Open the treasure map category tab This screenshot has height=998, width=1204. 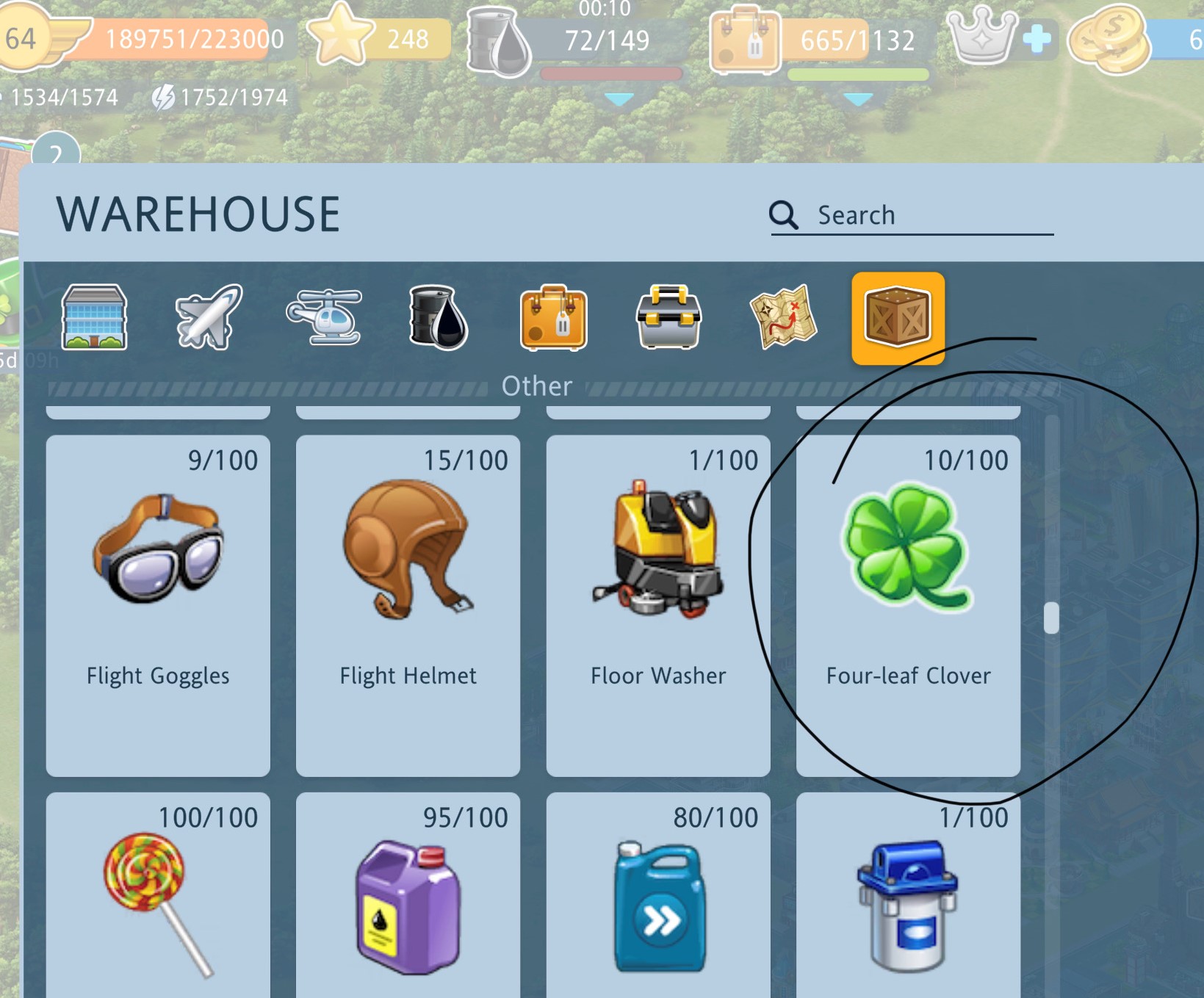(783, 317)
